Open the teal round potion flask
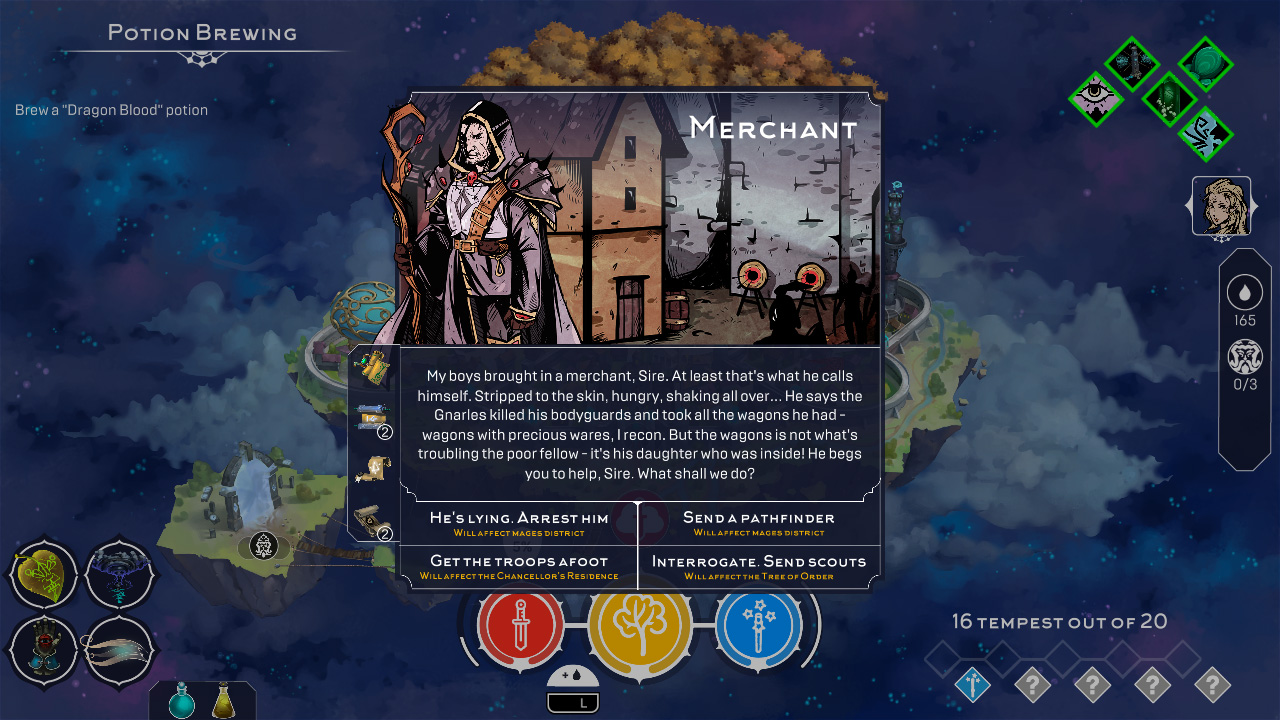Viewport: 1280px width, 720px height. (x=181, y=703)
